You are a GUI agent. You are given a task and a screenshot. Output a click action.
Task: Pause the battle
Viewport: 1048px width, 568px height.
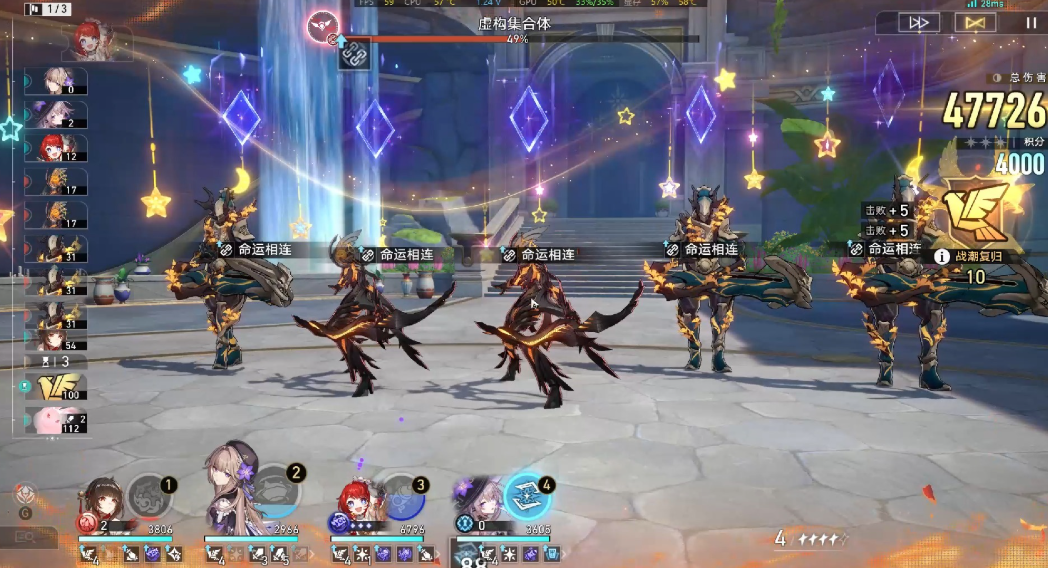click(1029, 22)
